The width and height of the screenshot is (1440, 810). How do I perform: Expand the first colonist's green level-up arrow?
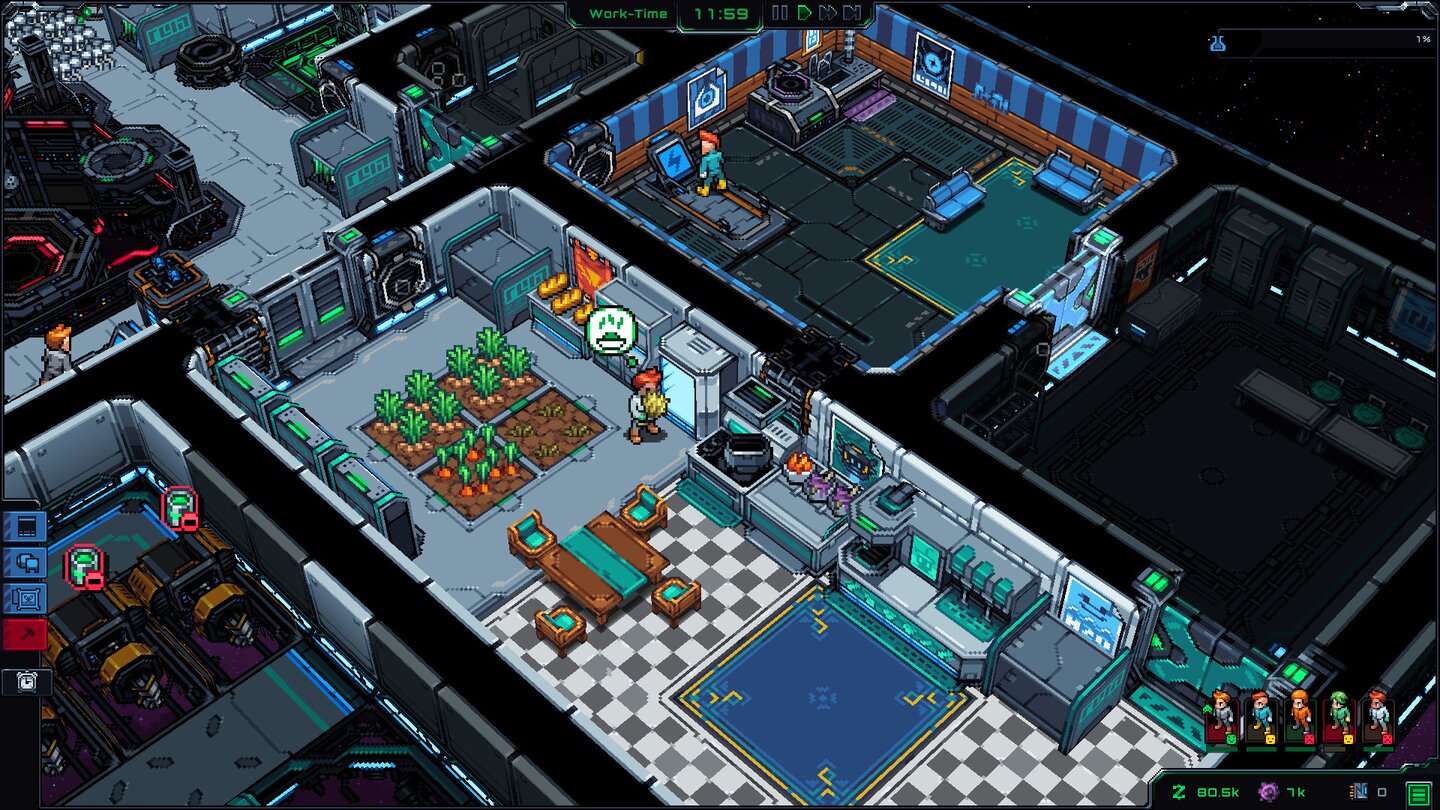point(1207,708)
